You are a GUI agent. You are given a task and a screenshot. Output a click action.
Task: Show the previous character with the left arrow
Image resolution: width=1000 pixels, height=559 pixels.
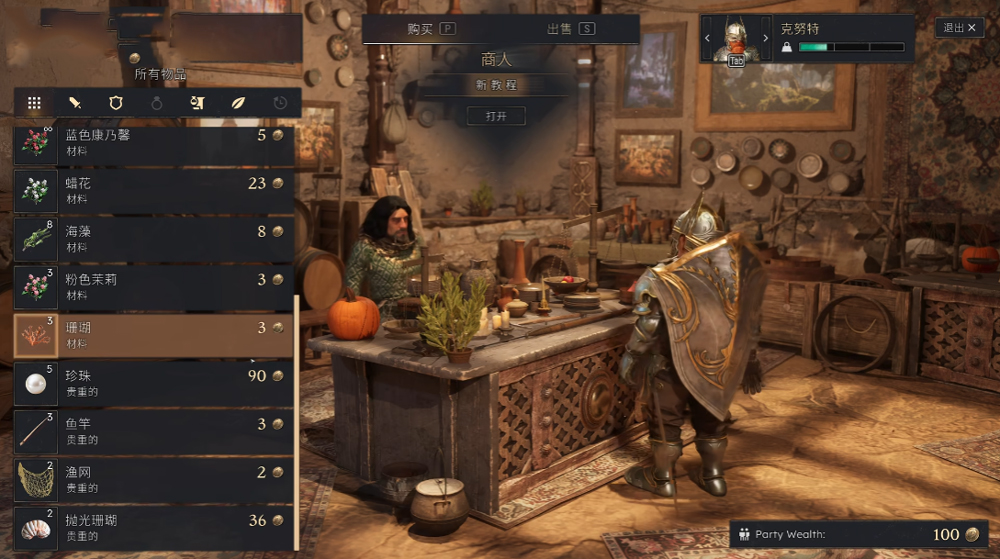708,39
